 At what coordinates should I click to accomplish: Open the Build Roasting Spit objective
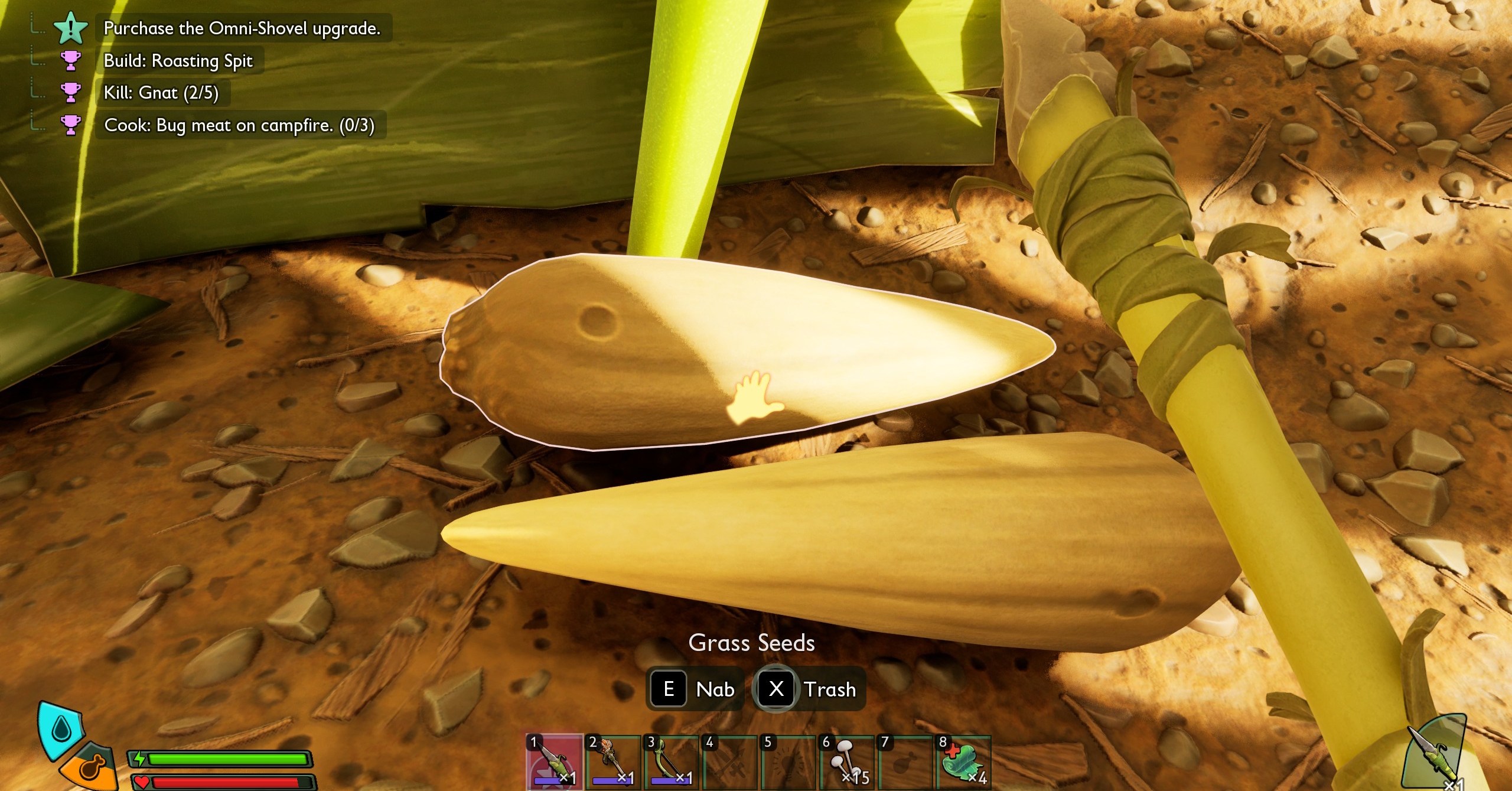point(178,61)
